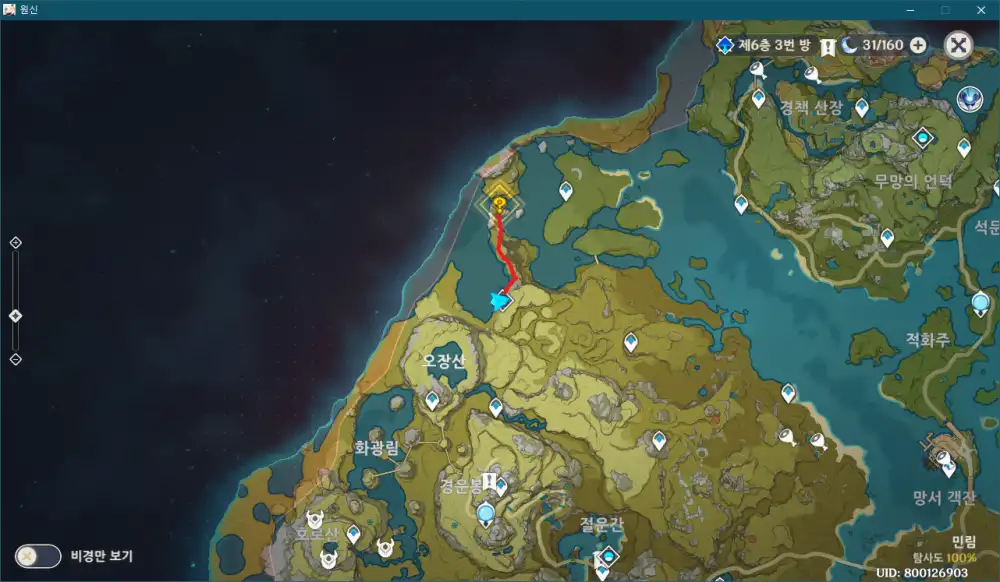Add Original Resin with the plus button
Image resolution: width=1000 pixels, height=582 pixels.
(x=918, y=45)
